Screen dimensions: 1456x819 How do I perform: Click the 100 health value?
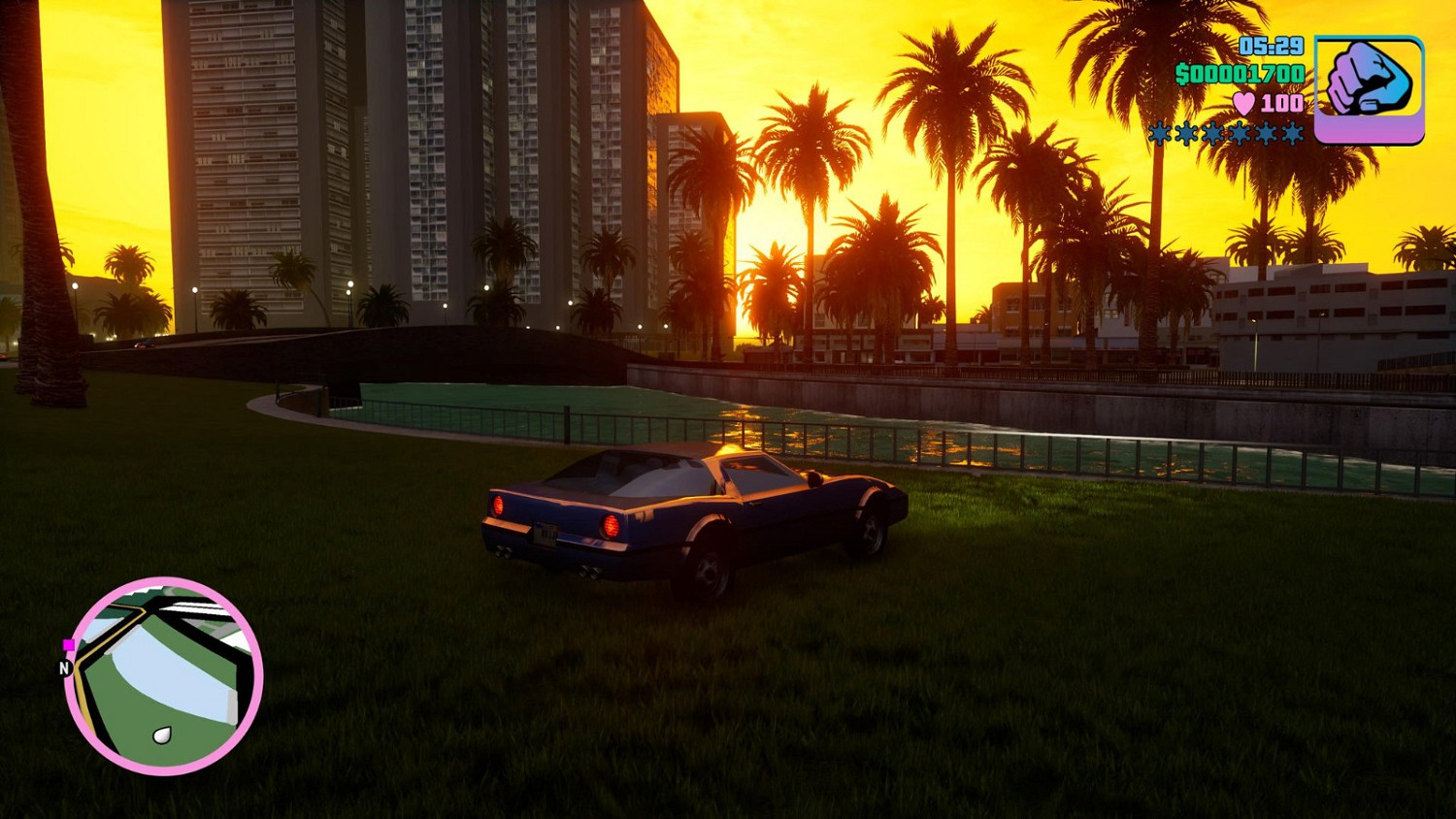1281,104
